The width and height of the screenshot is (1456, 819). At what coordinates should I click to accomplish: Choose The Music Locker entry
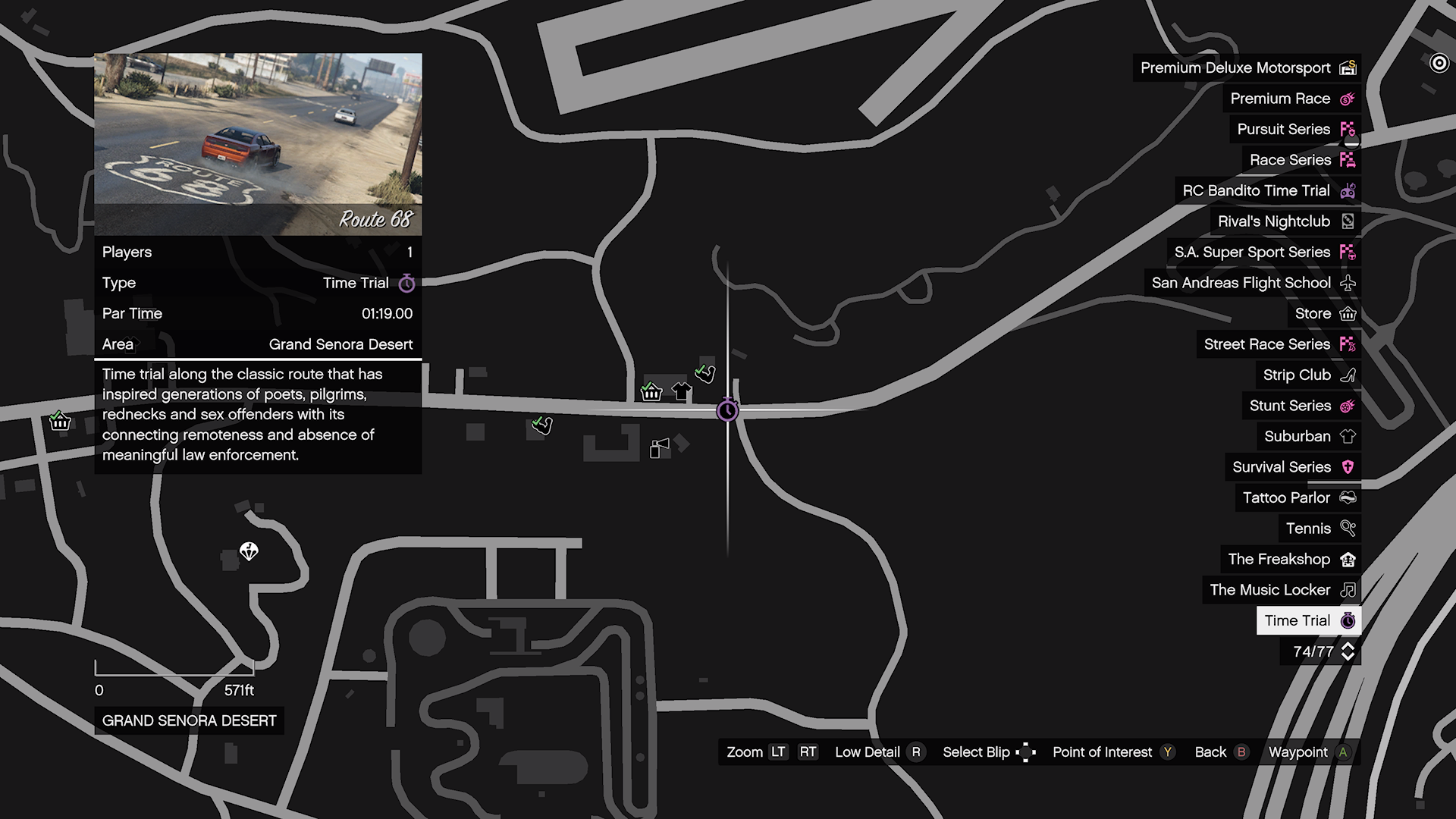[1282, 590]
